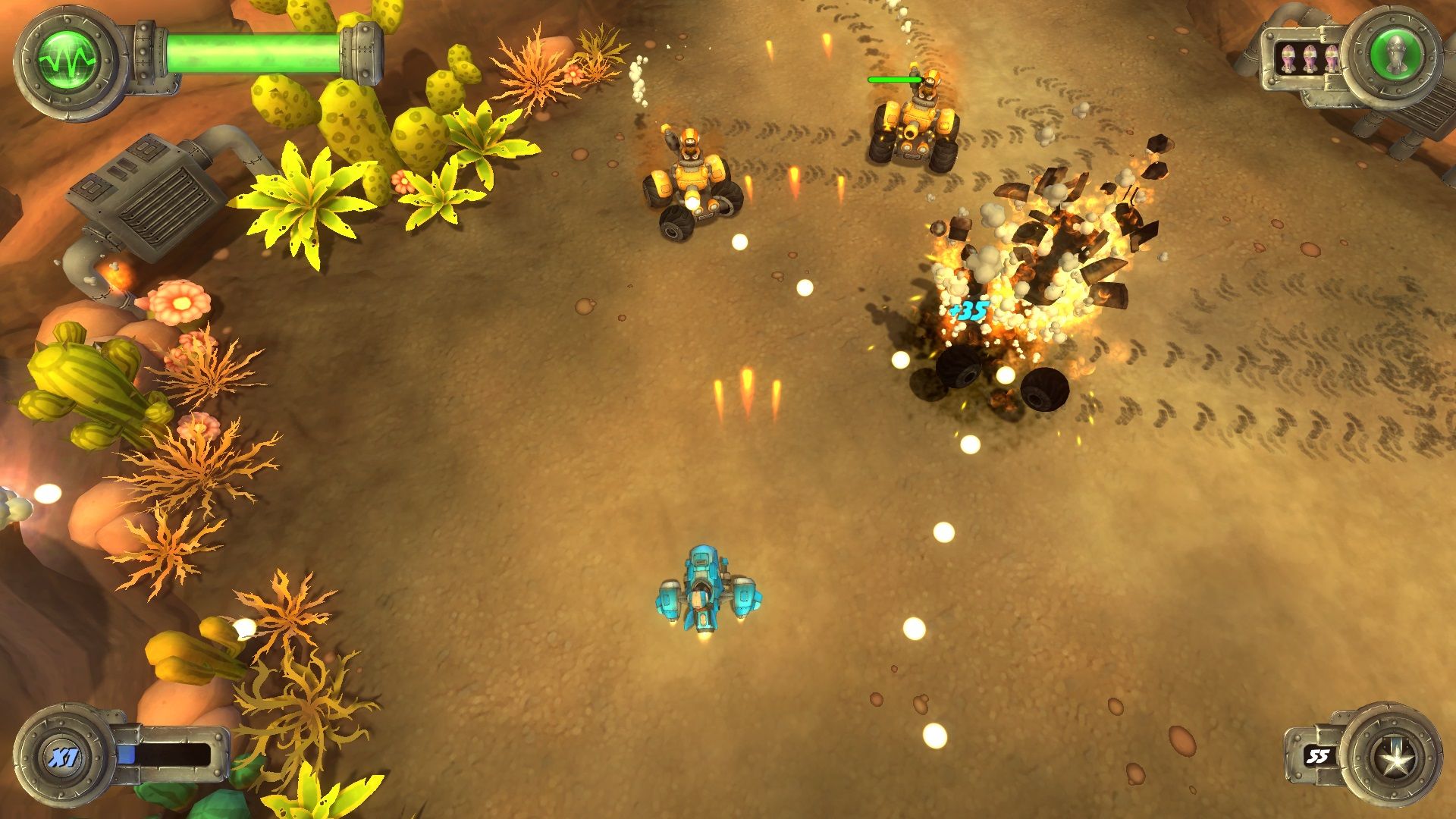Click the middle purple missile in the ammo rack
The width and height of the screenshot is (1456, 819).
pos(1310,58)
